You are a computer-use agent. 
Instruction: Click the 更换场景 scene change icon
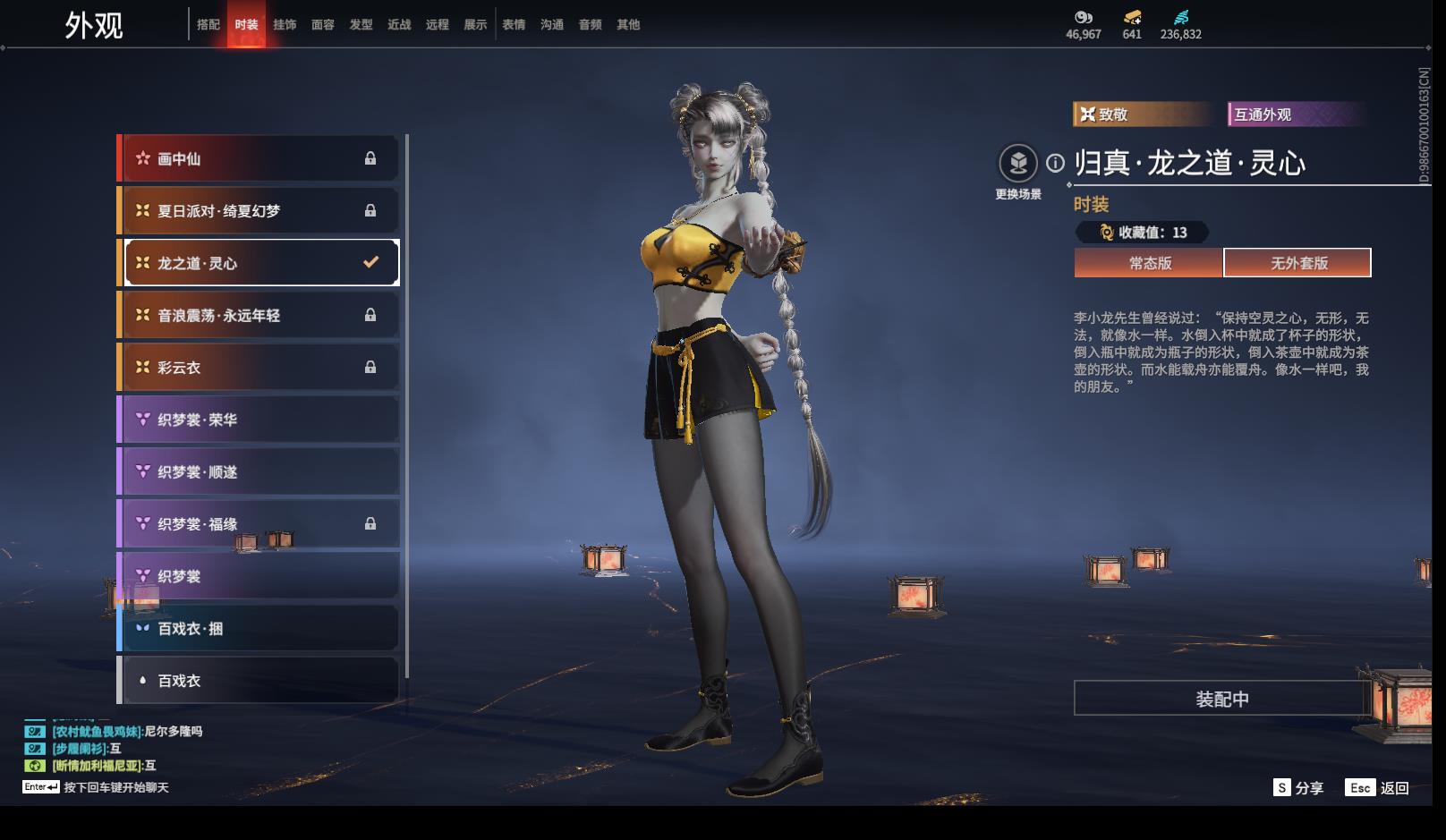[x=1018, y=163]
